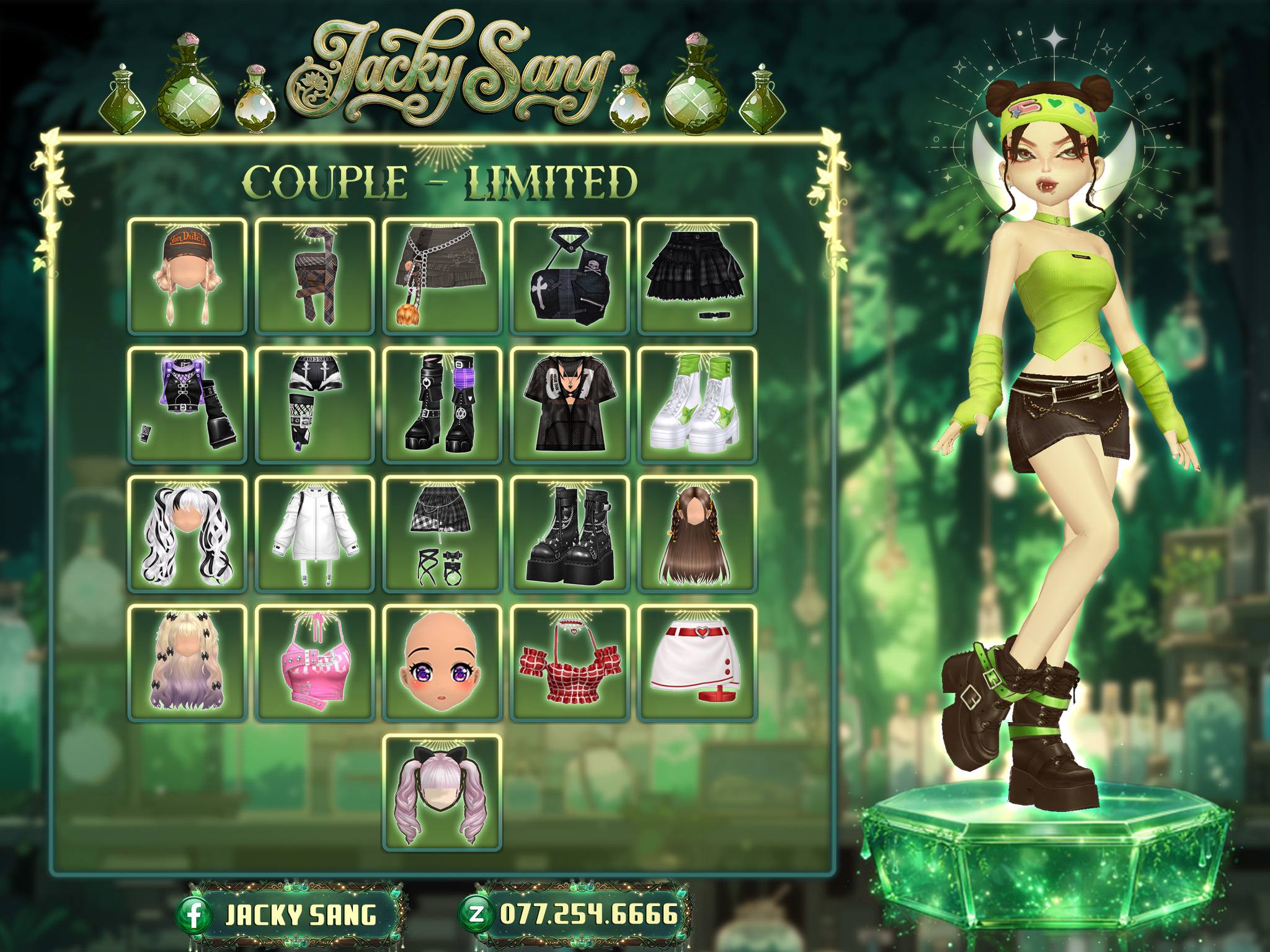Pick the black shorts with fishnet stocking
Viewport: 1270px width, 952px height.
click(315, 405)
